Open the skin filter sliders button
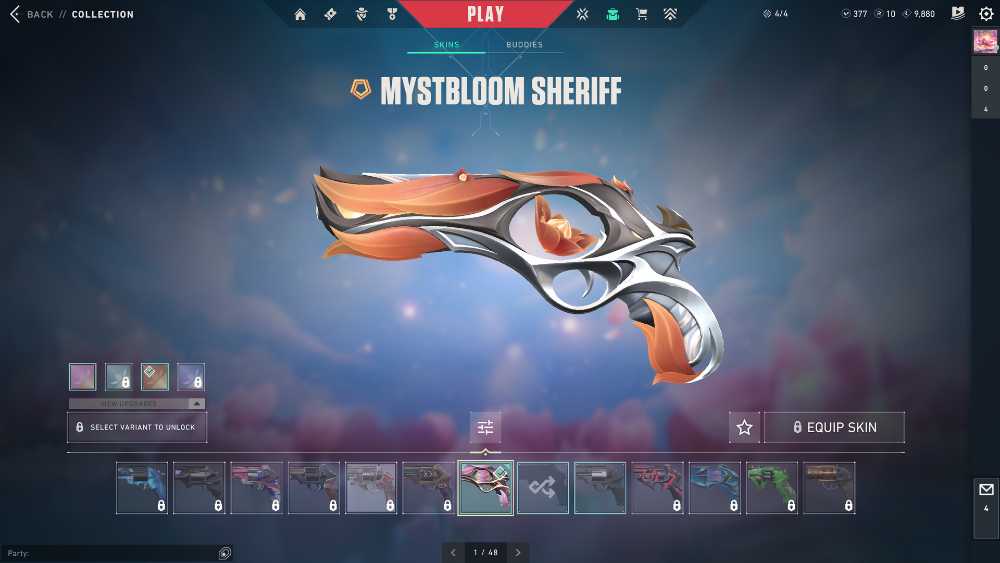This screenshot has height=563, width=1000. [486, 427]
